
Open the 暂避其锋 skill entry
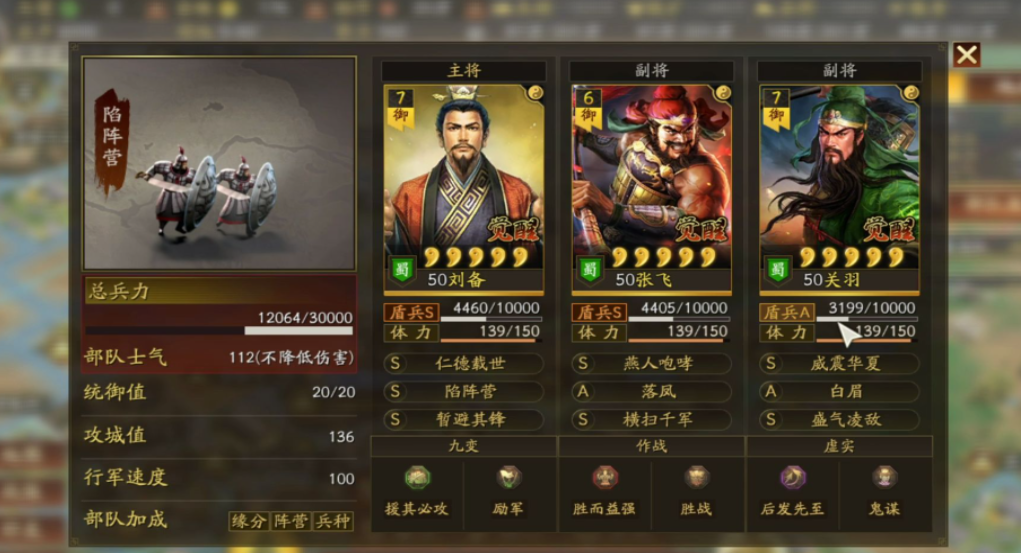pyautogui.click(x=464, y=420)
